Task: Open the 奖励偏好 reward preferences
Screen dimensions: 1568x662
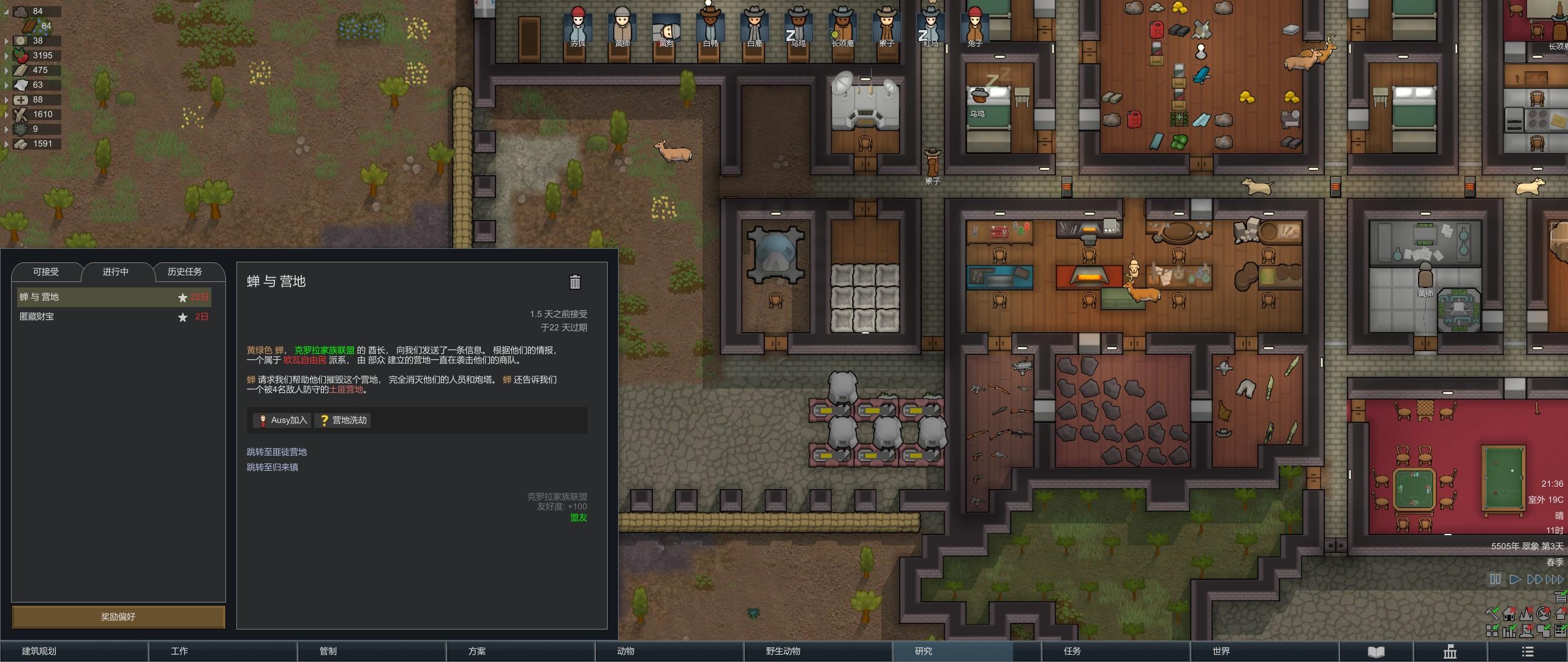Action: (x=118, y=617)
